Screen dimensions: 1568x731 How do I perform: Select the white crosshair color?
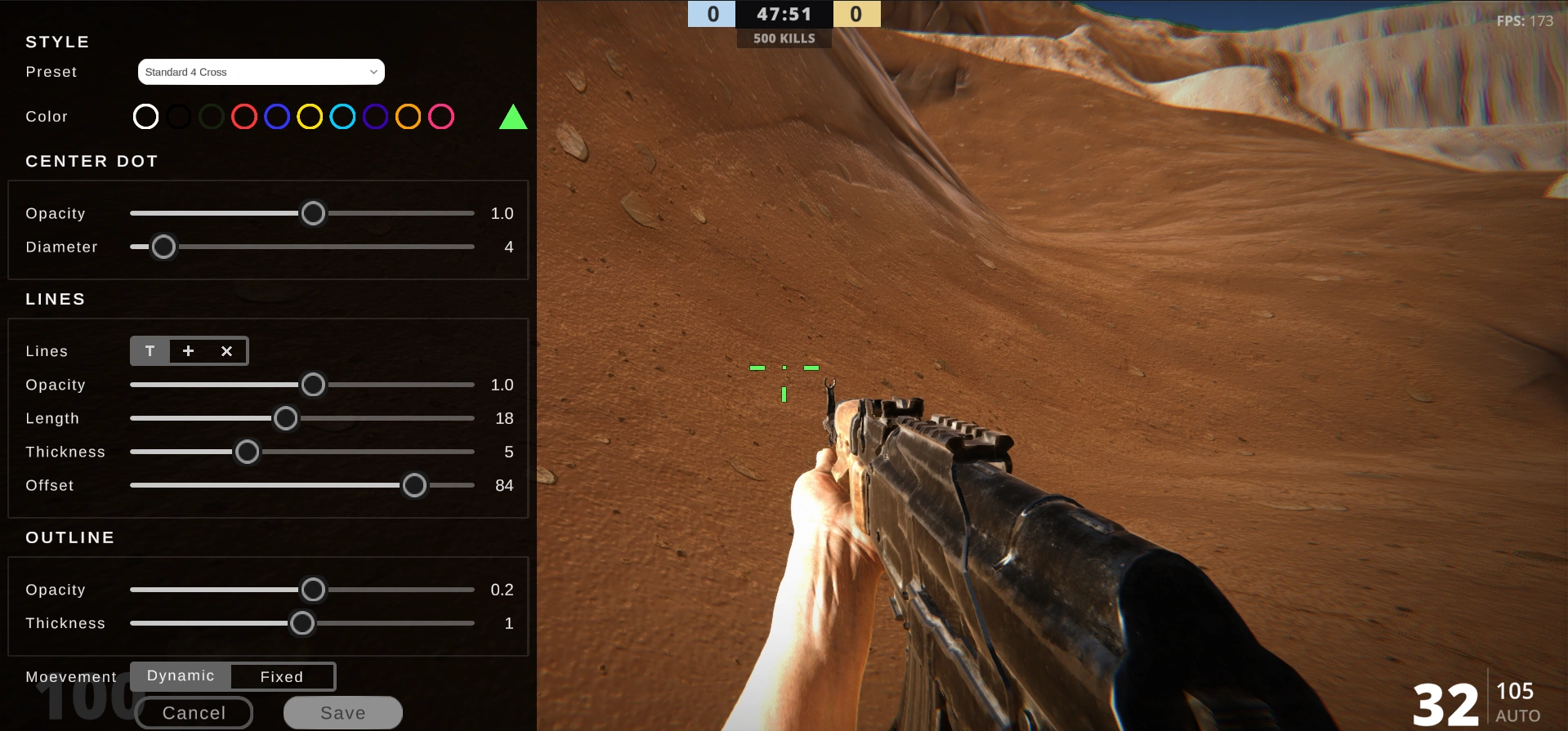point(145,116)
